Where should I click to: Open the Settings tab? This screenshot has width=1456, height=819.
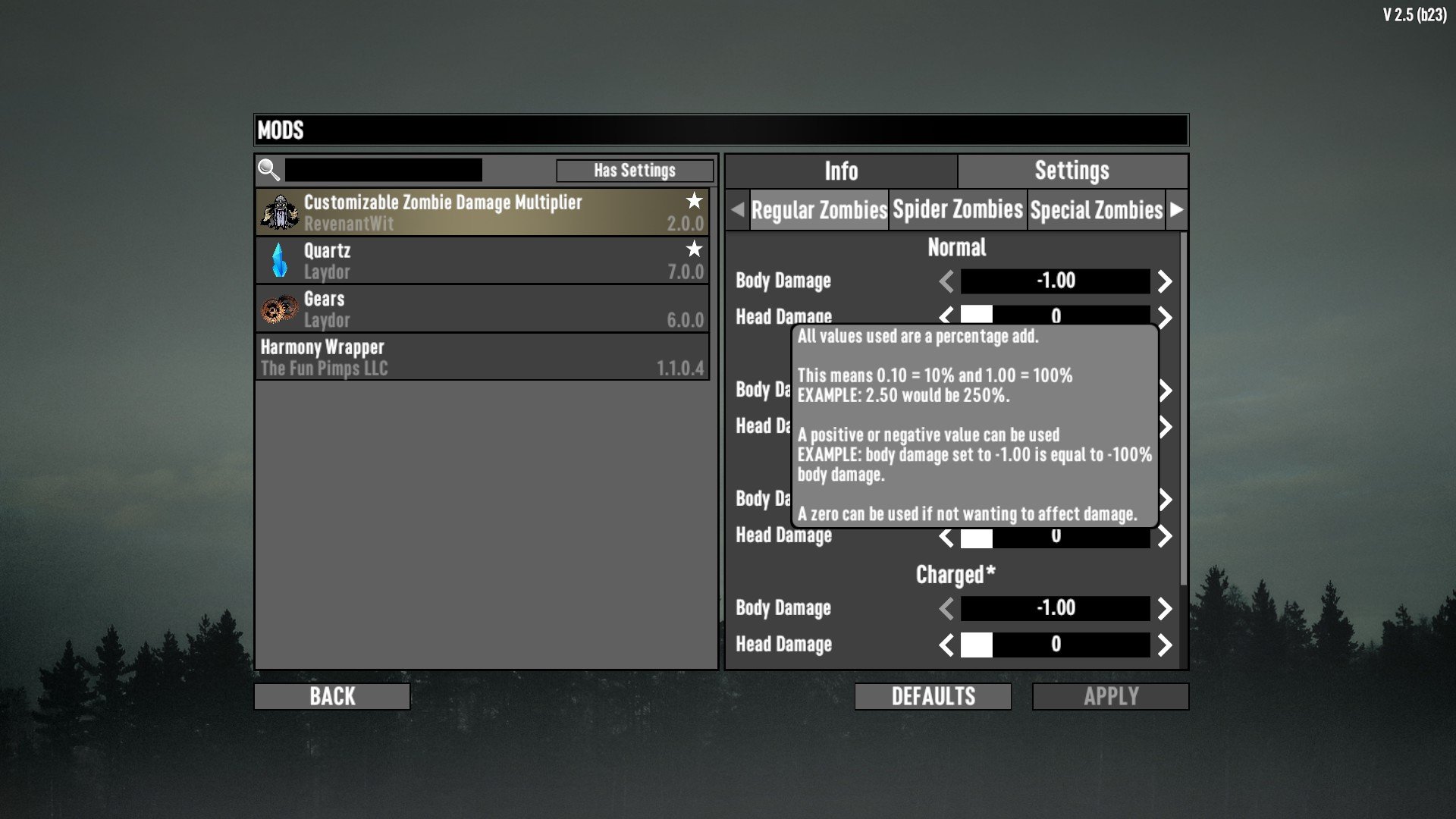point(1072,171)
